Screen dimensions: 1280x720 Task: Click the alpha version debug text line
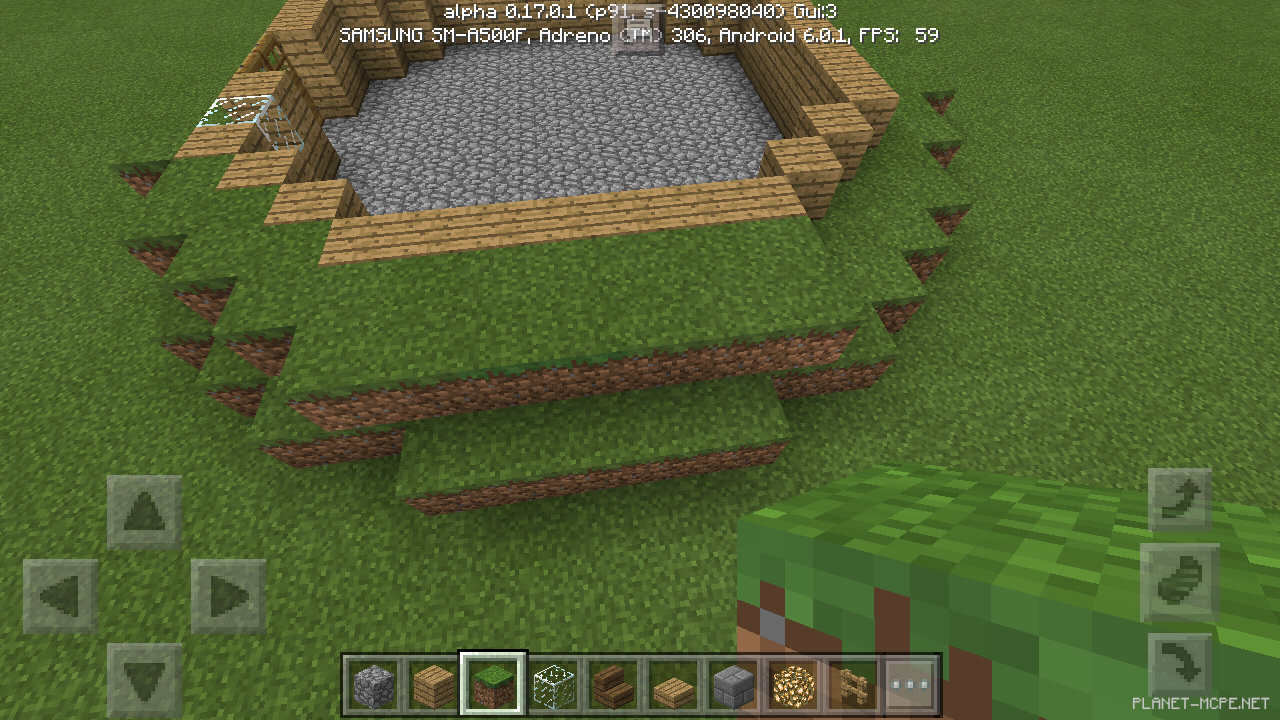[639, 11]
